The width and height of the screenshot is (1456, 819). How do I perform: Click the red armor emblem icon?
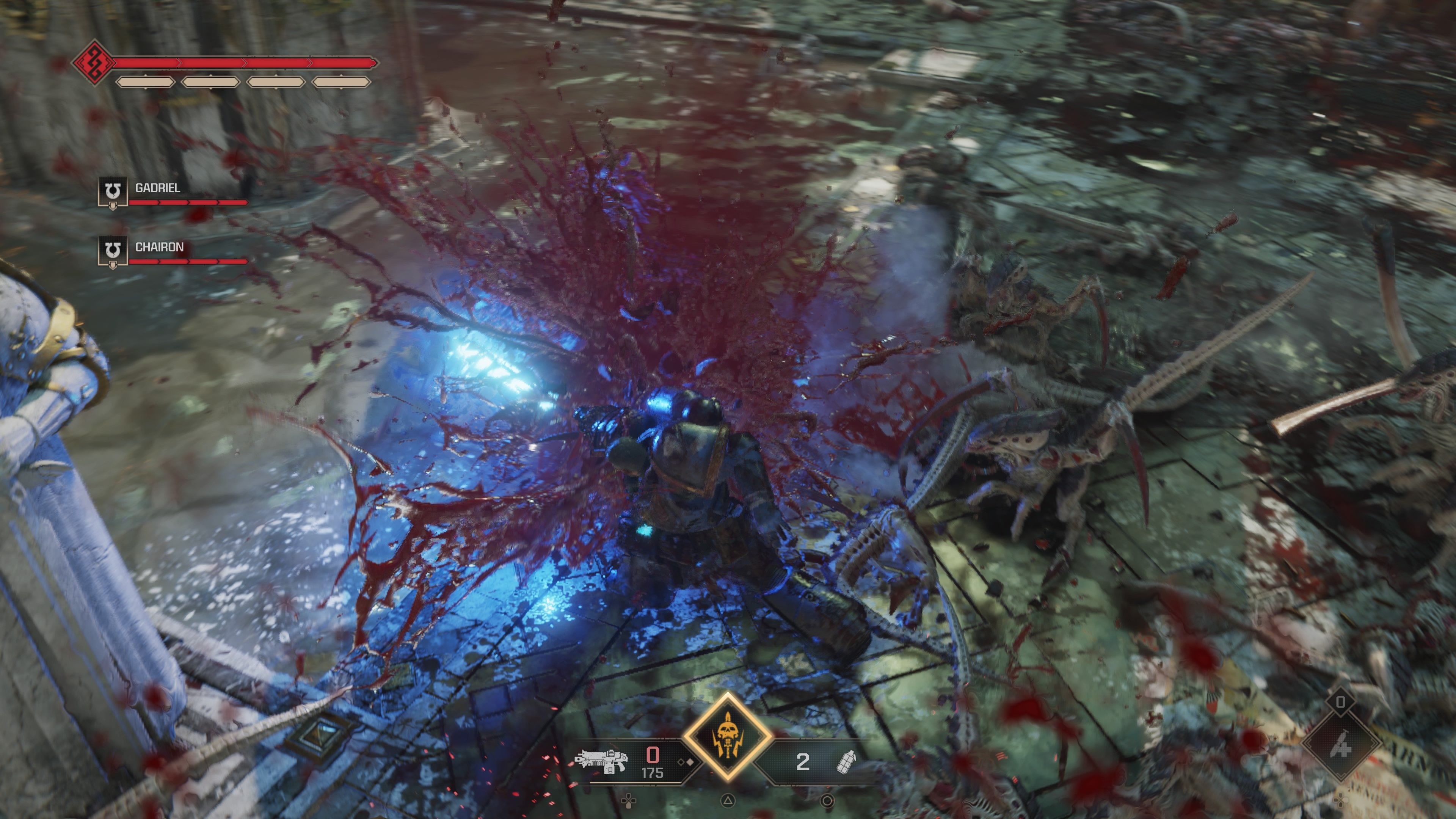(x=94, y=62)
